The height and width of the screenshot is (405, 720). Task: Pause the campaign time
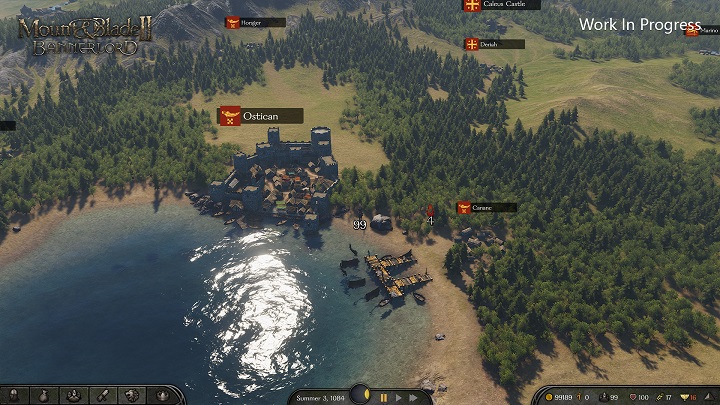[383, 397]
